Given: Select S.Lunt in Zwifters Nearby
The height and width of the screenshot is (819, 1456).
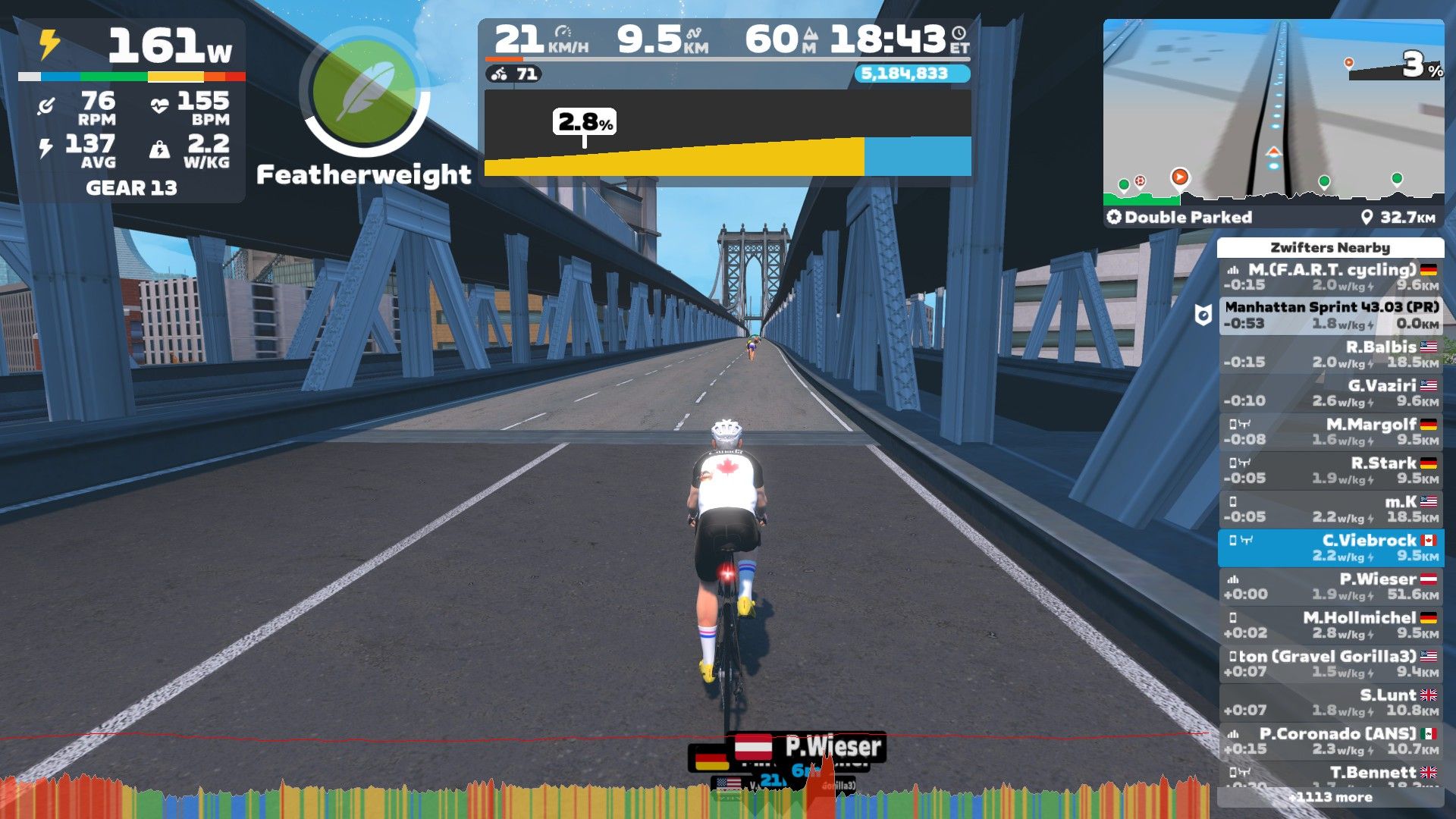Looking at the screenshot, I should 1331,702.
